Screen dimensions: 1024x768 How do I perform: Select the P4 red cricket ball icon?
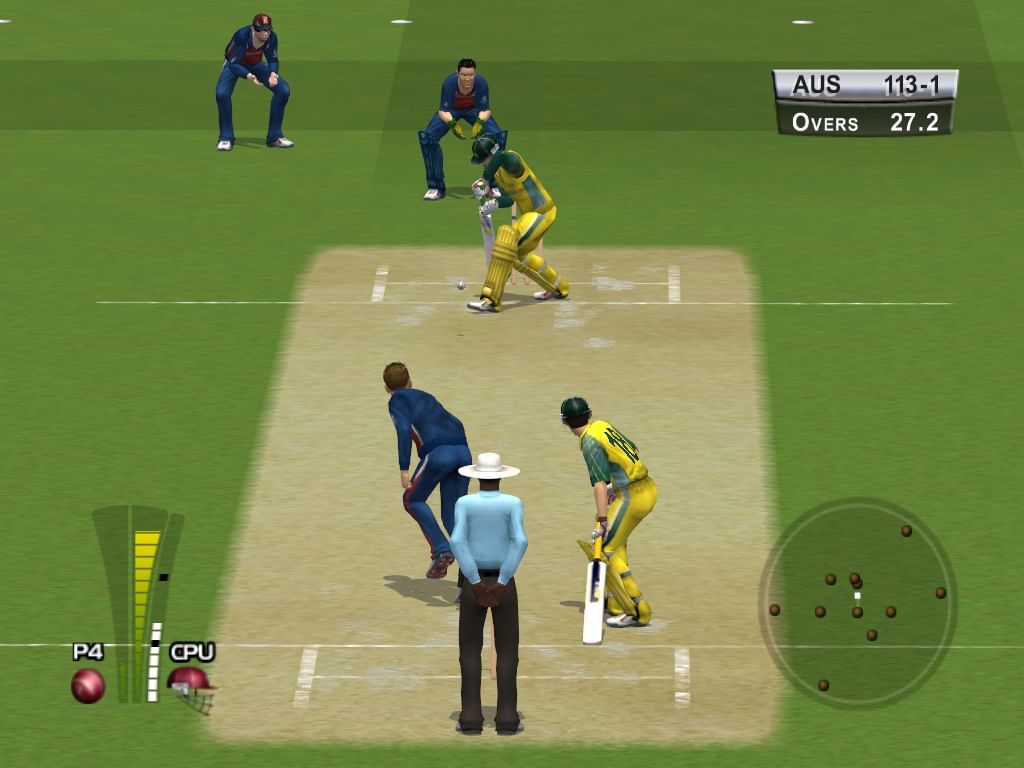[88, 685]
